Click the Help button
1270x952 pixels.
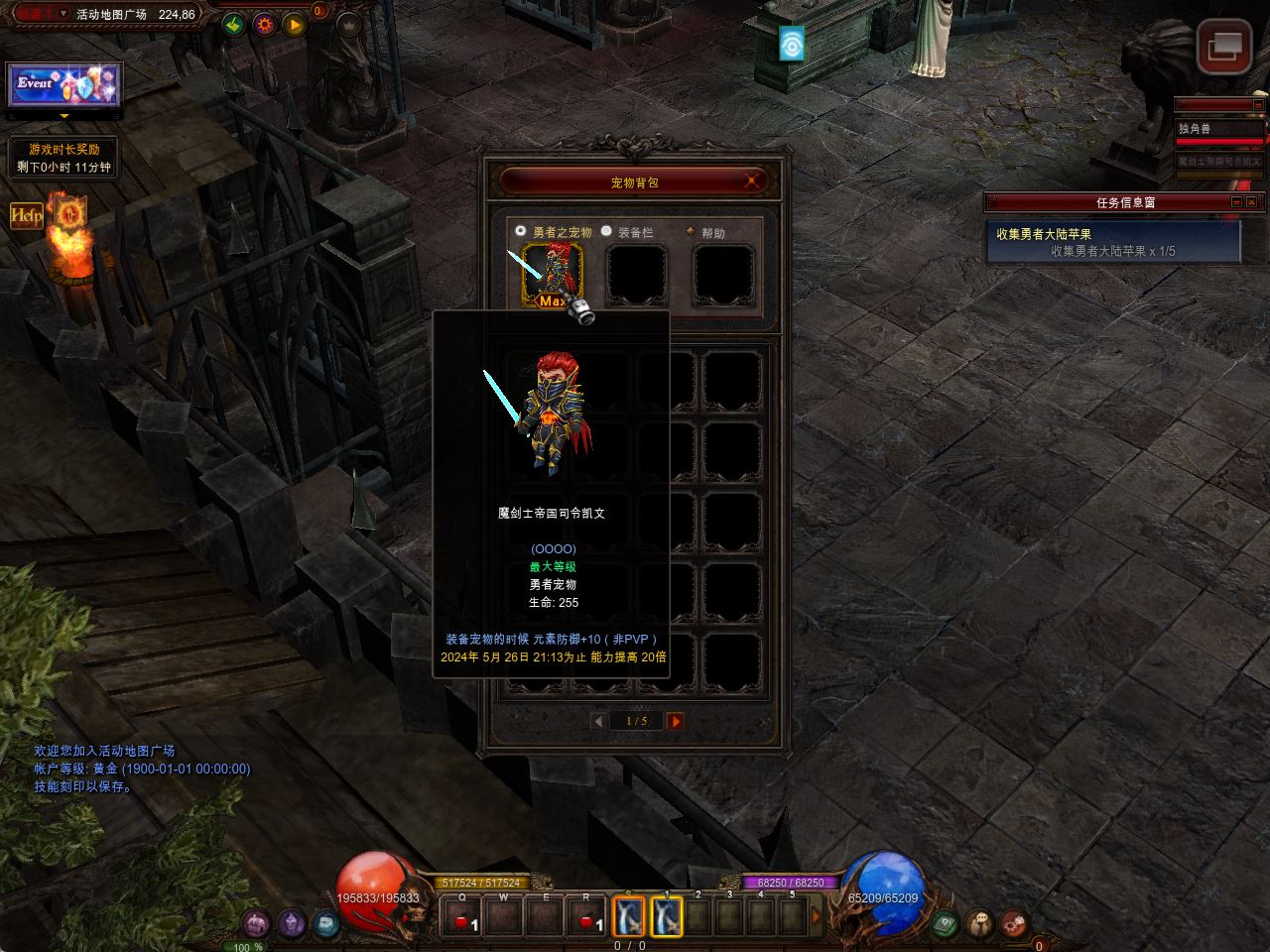[27, 214]
